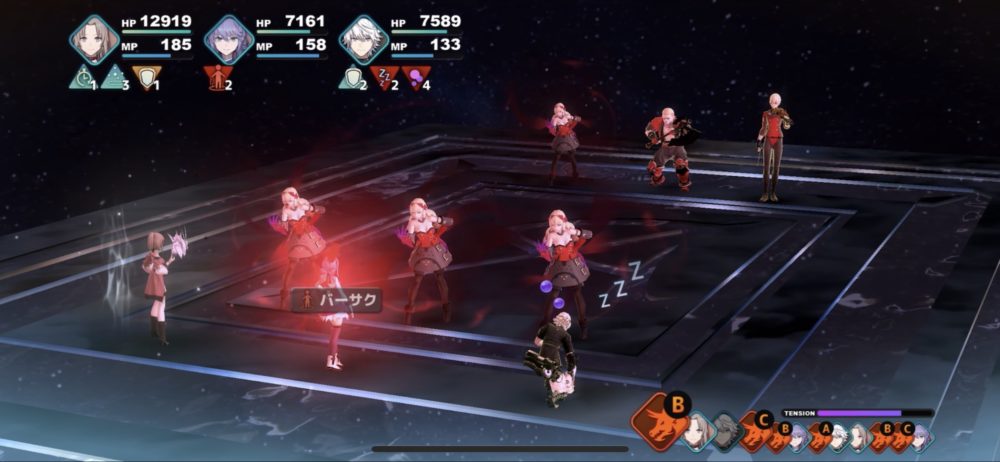Inspect the teal shield buff icon

352,78
